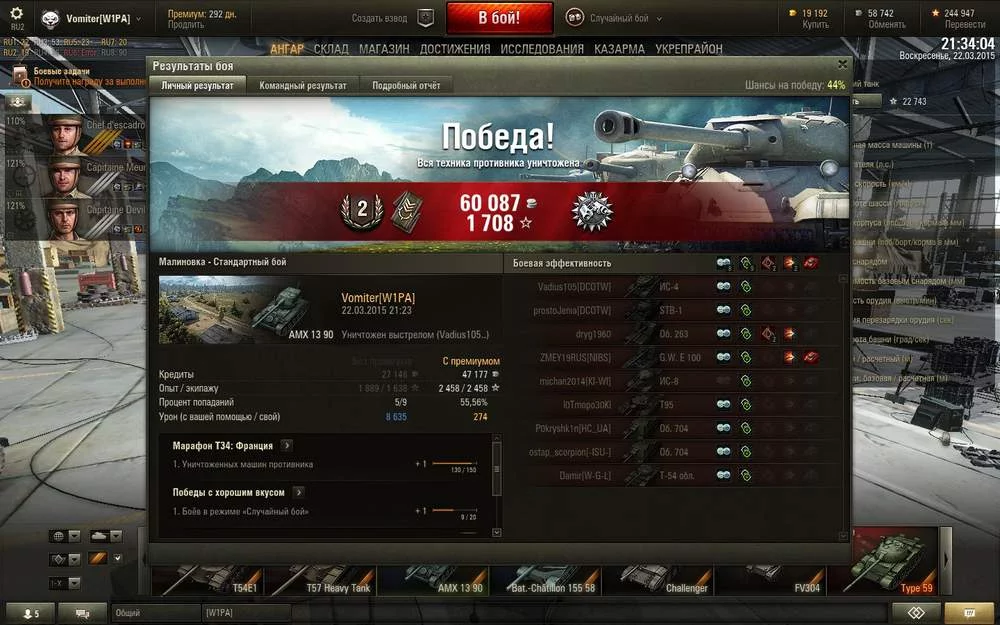Click Купить to buy gold
This screenshot has width=1000, height=625.
(x=815, y=24)
